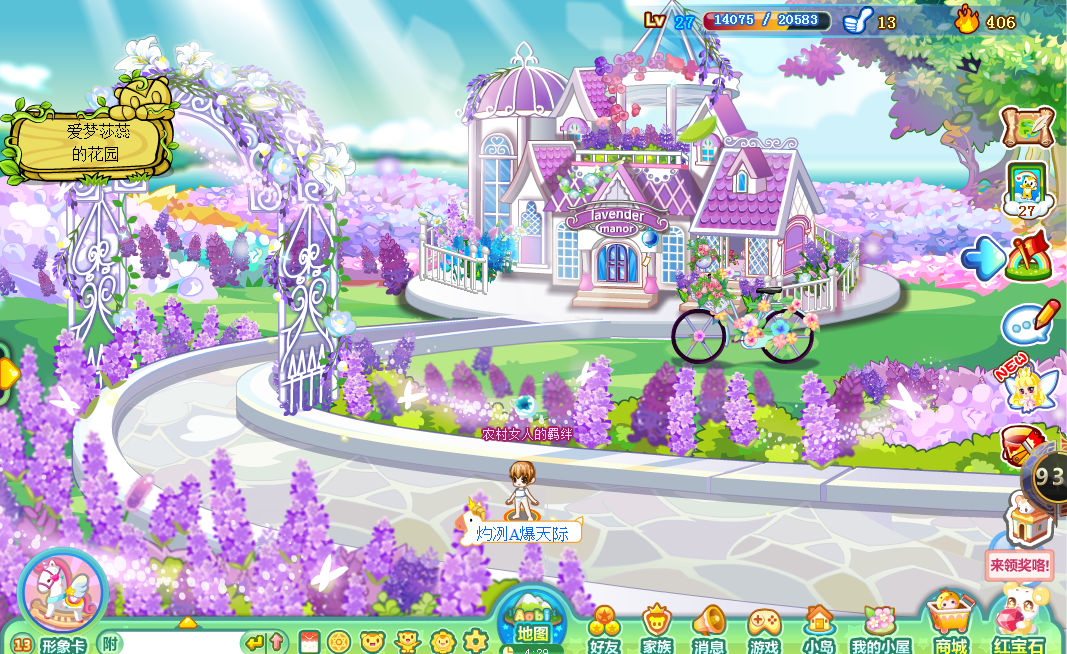Claim reward via 来领奖咯 button
Screen dimensions: 1067x654
click(x=1019, y=565)
